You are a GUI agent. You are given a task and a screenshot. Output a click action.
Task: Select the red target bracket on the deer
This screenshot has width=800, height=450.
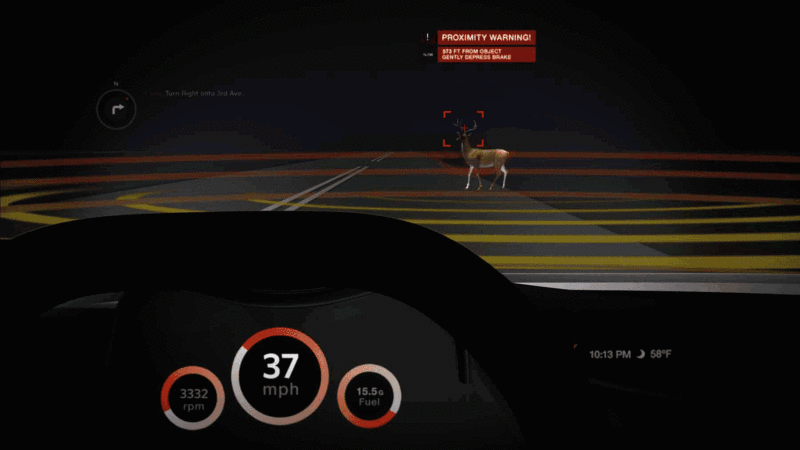coord(464,129)
